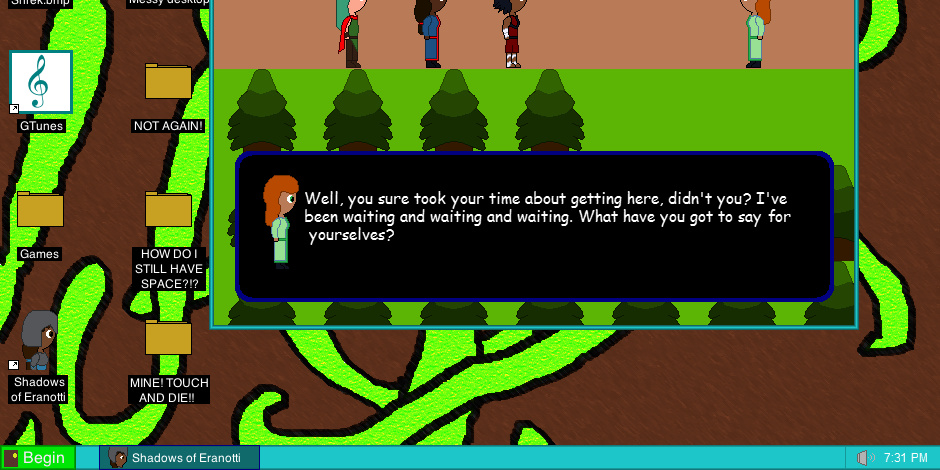Image resolution: width=940 pixels, height=470 pixels.
Task: Click the speaker volume icon in the tray
Action: click(866, 458)
